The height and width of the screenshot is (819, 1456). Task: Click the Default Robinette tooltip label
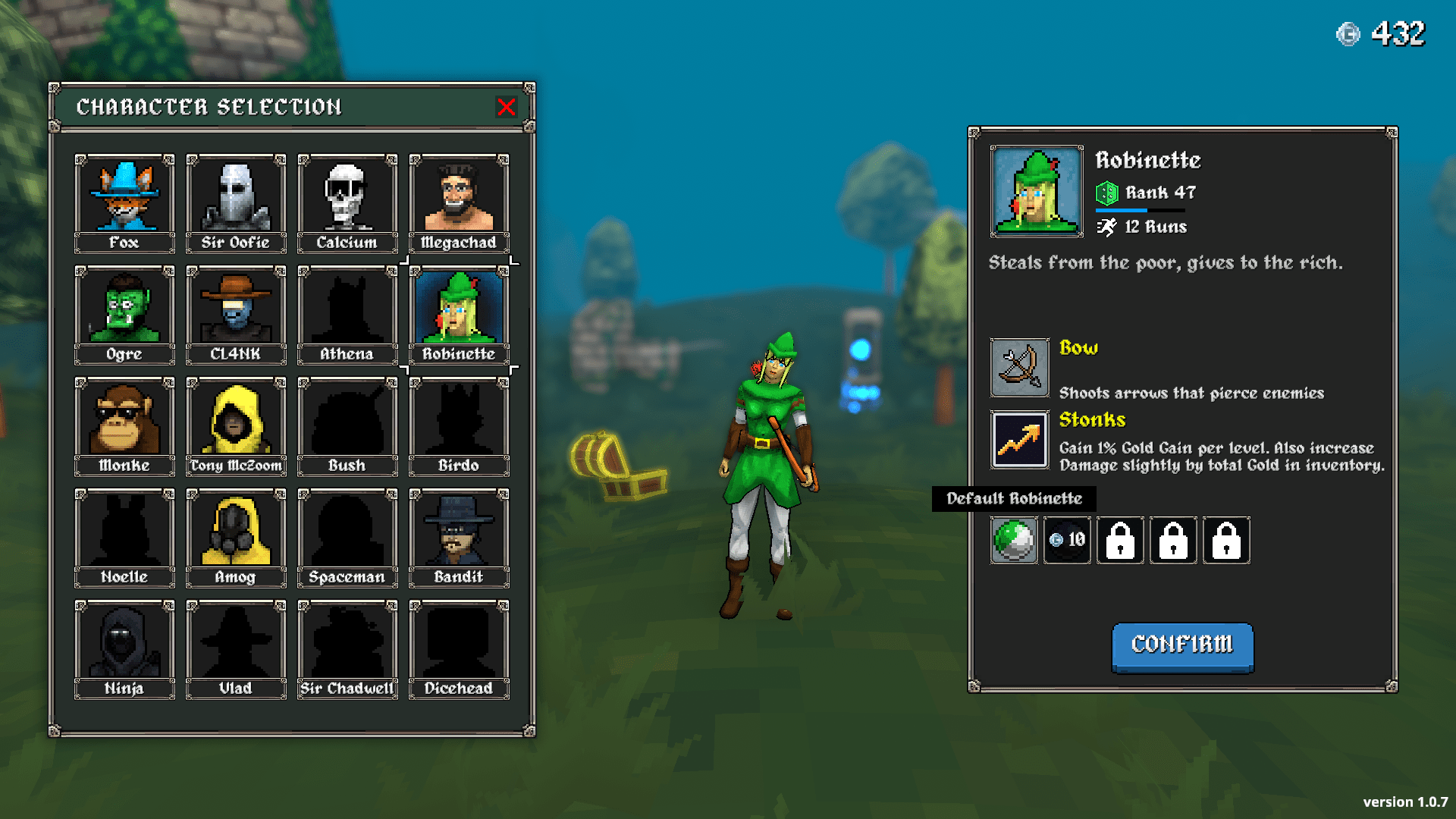[1014, 498]
